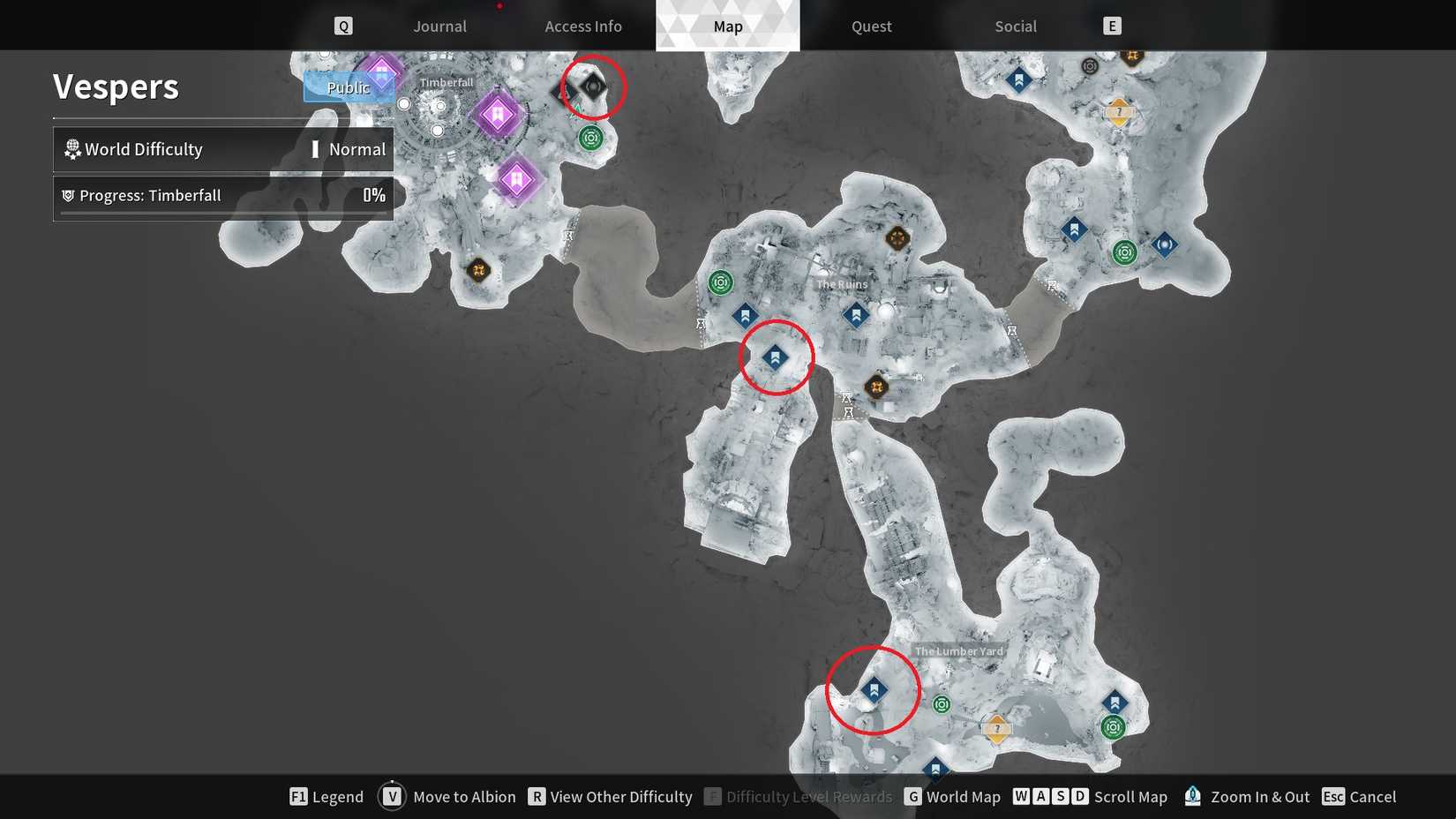Click the Q keycap icon in the top bar
Screen dimensions: 1456x819
343,26
